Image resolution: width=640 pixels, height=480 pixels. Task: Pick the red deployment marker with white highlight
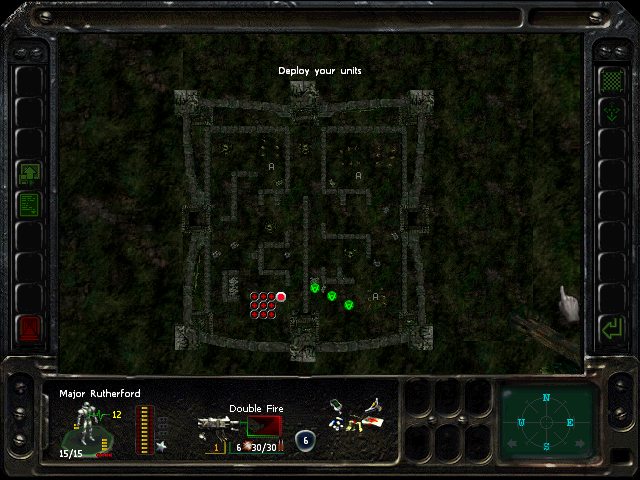pyautogui.click(x=281, y=296)
